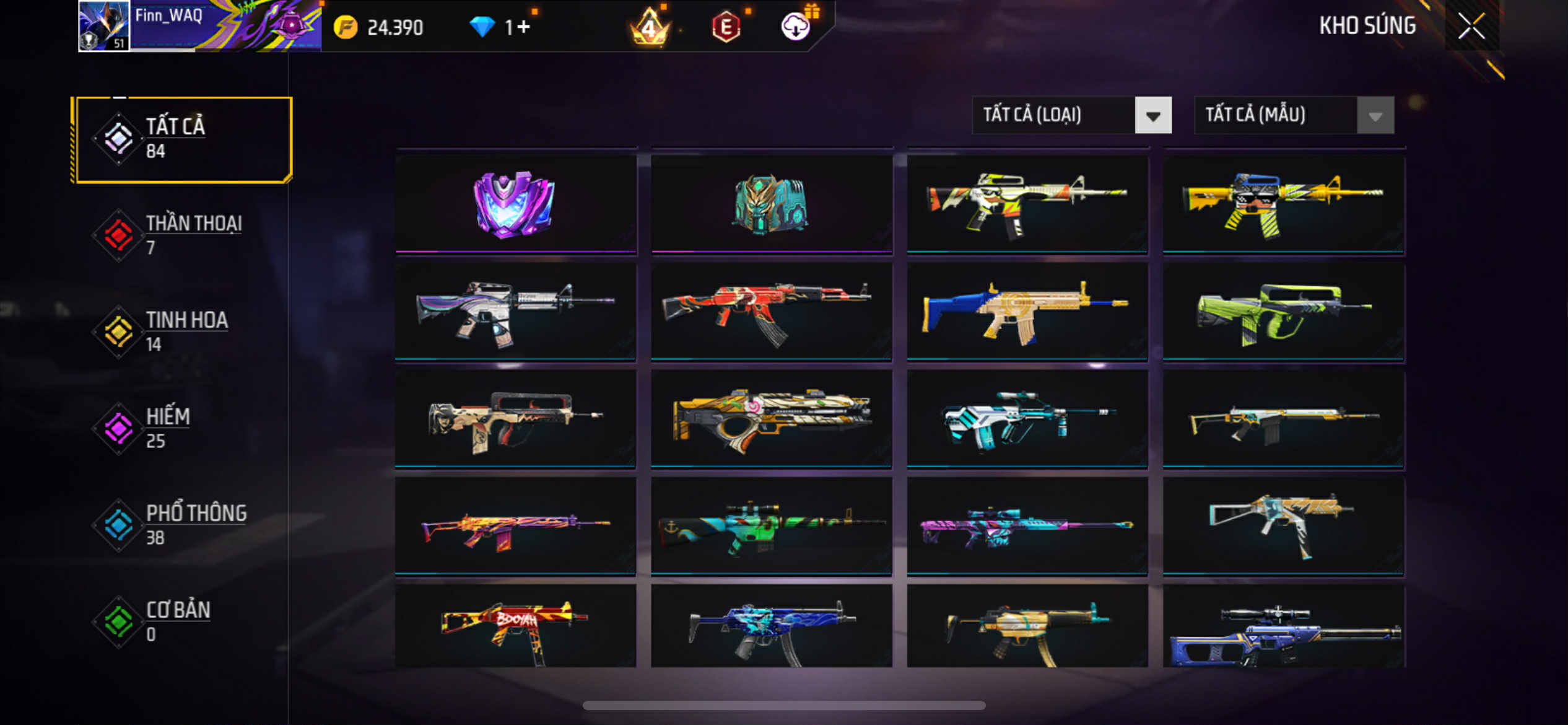Viewport: 1568px width, 725px height.
Task: Tap the diamond currency add button
Action: (x=524, y=27)
